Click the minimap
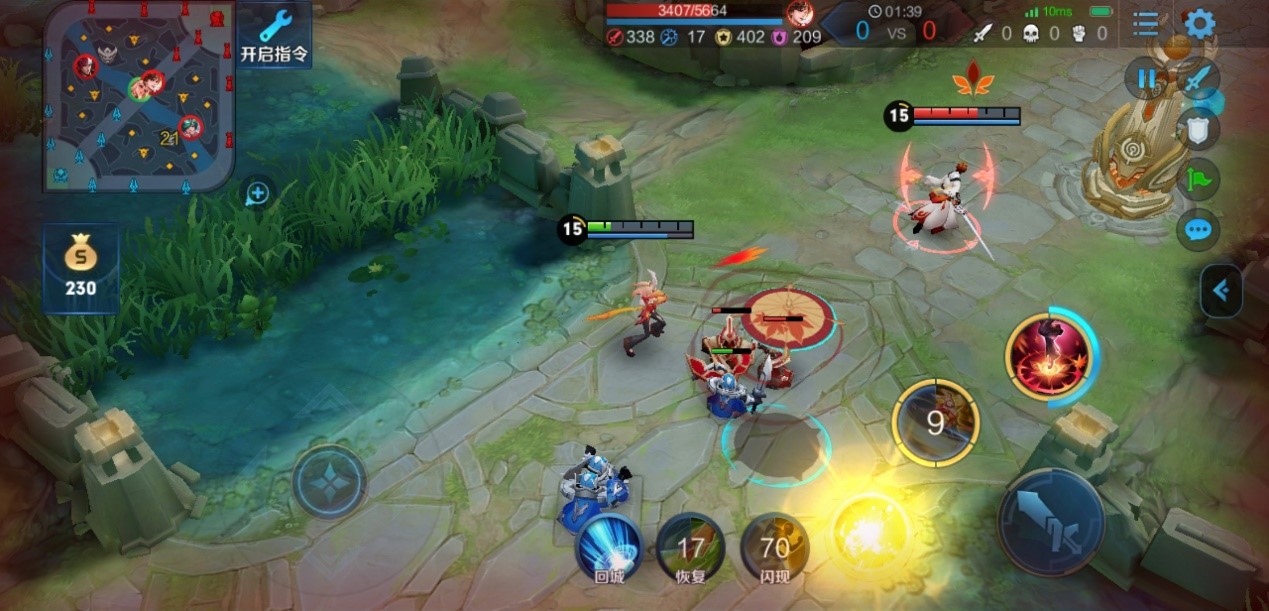 click(x=138, y=94)
